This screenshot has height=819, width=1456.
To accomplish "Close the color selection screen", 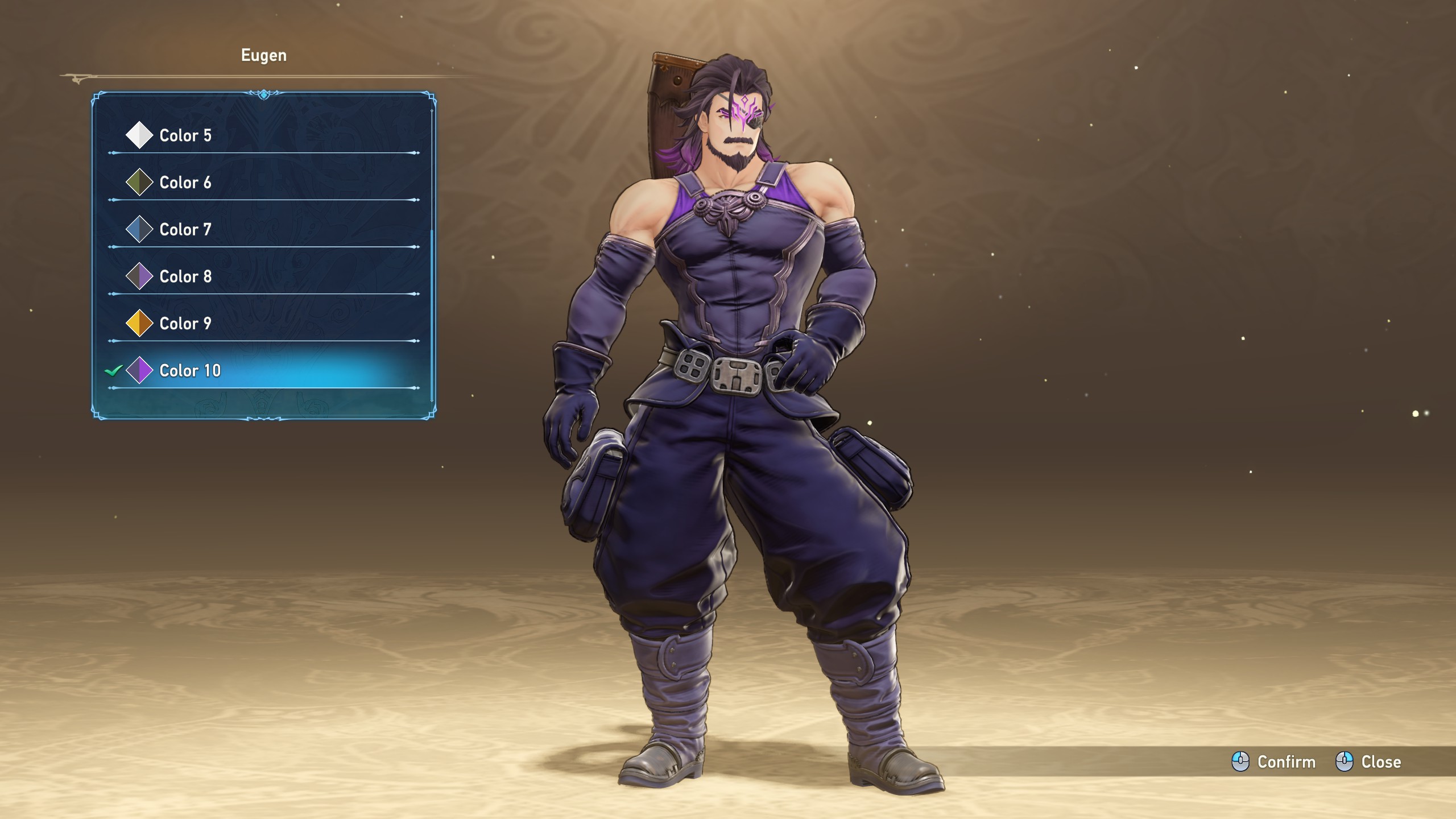I will (x=1368, y=762).
